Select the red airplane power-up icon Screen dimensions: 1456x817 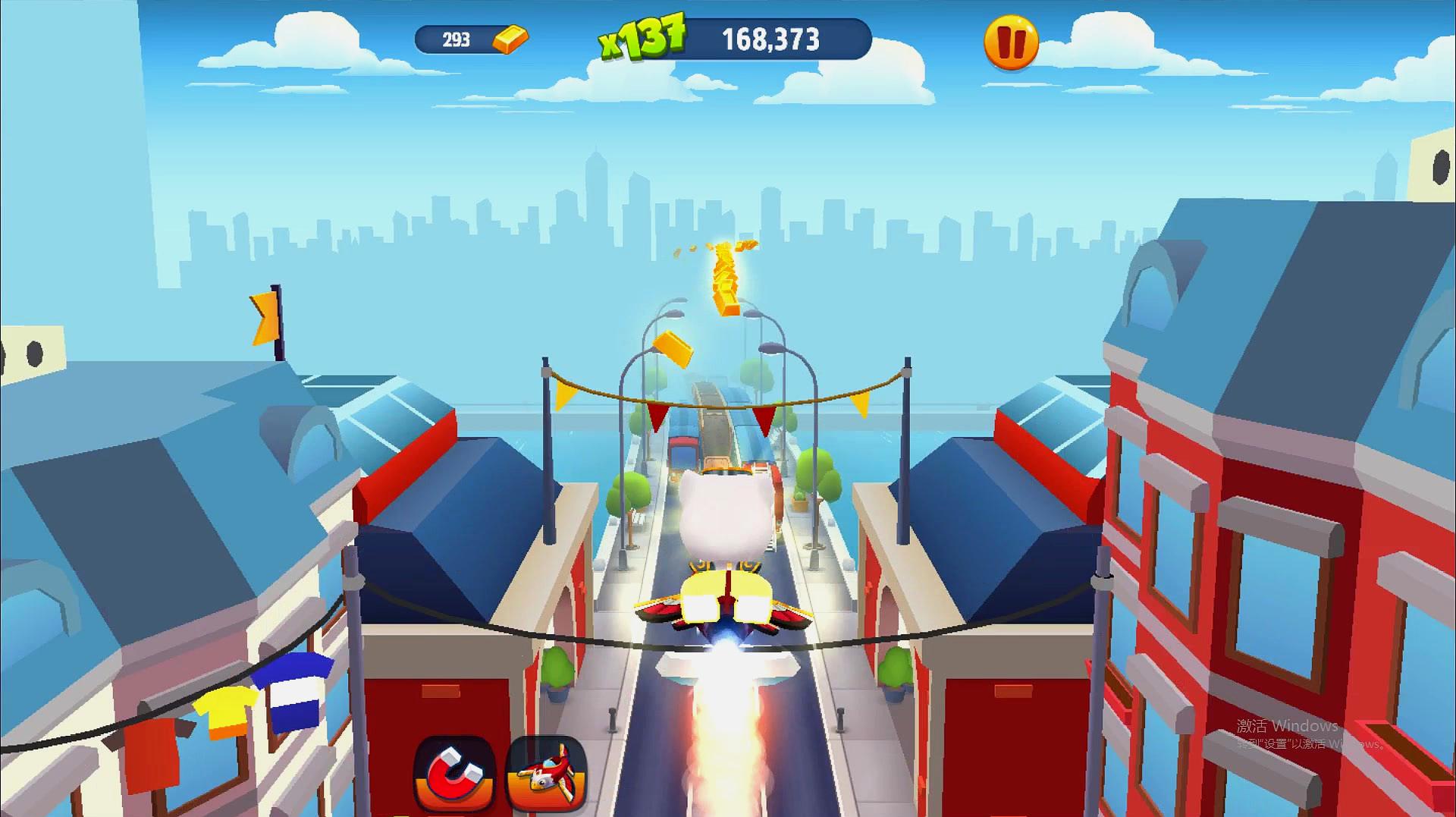point(547,773)
